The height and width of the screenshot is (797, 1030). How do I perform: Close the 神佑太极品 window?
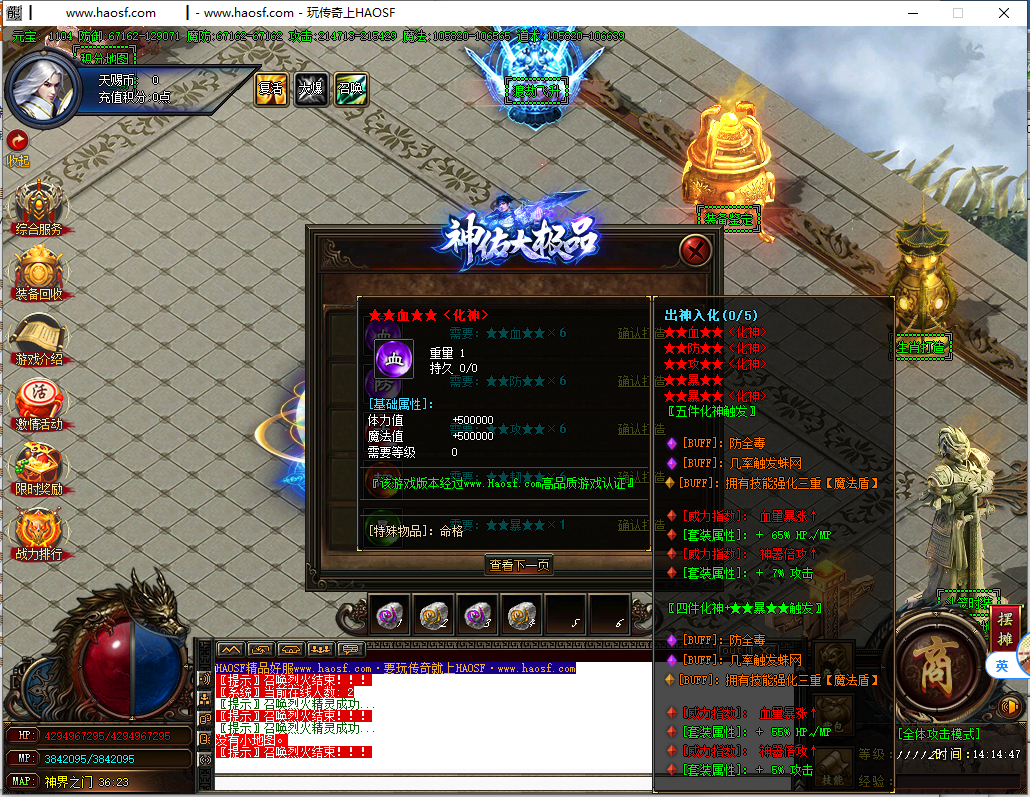click(x=695, y=250)
